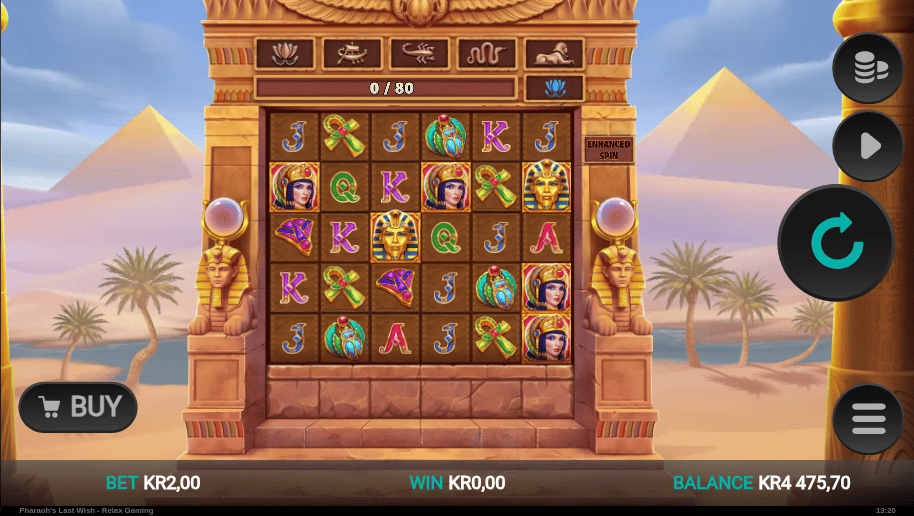Viewport: 914px width, 516px height.
Task: Open the coin stack bet settings
Action: tap(868, 67)
